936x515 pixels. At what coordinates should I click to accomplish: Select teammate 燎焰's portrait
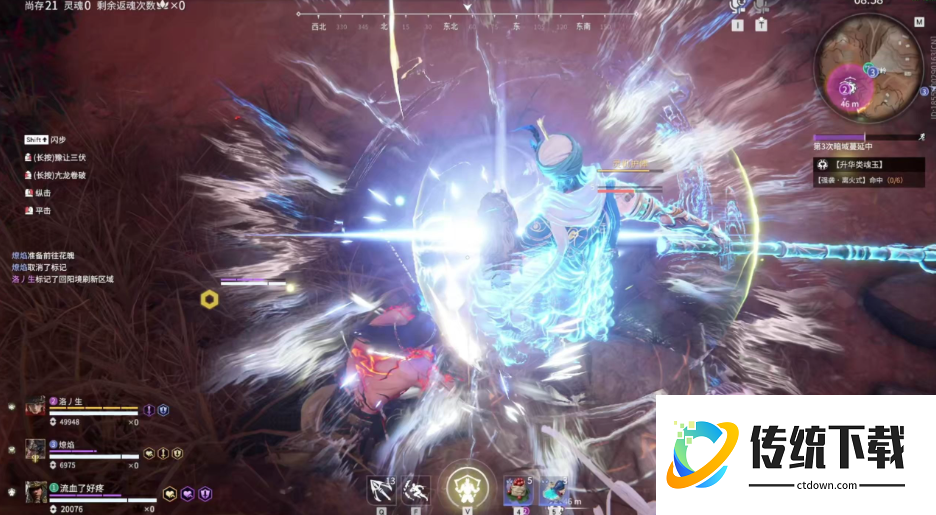pos(35,449)
